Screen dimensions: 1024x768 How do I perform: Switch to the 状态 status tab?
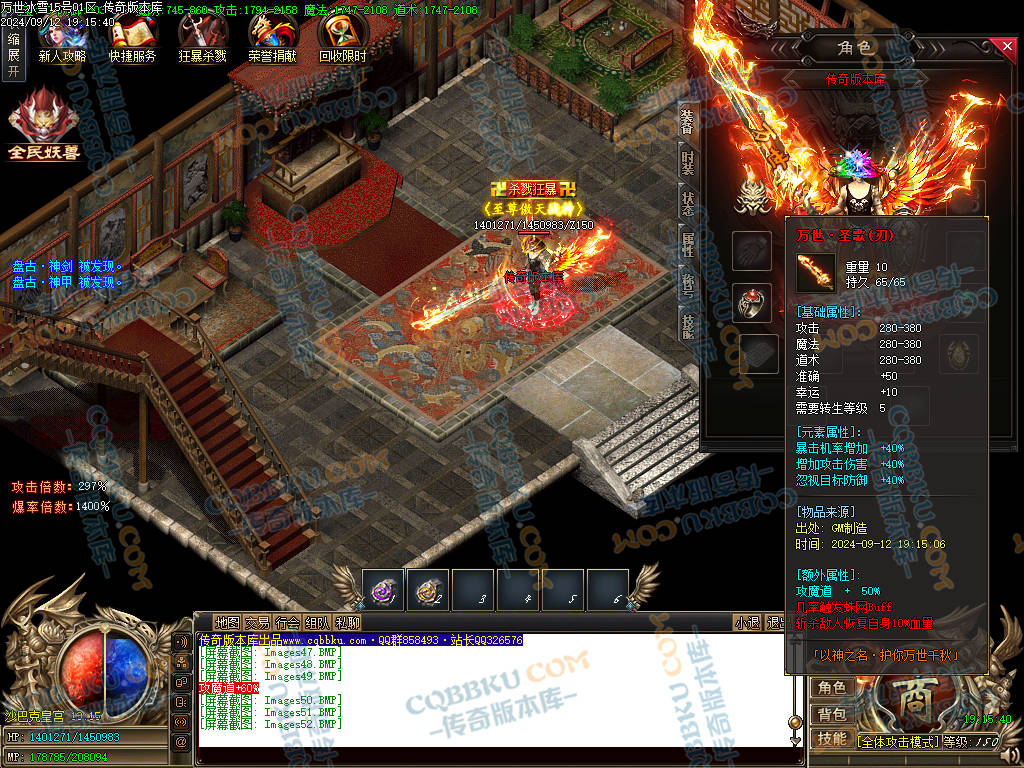pyautogui.click(x=687, y=203)
